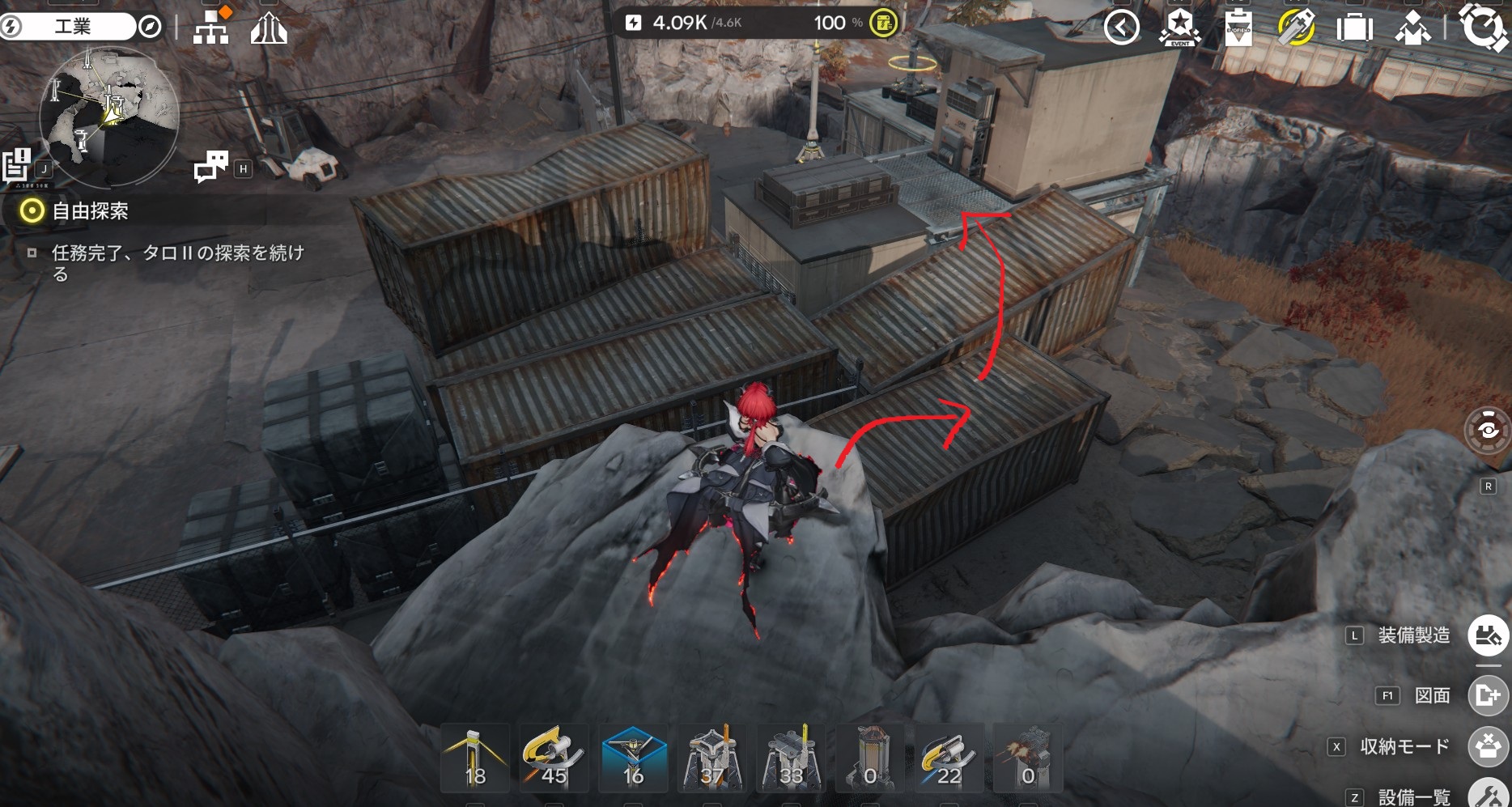Click the triple-arrow upgrade icon

pos(269,29)
